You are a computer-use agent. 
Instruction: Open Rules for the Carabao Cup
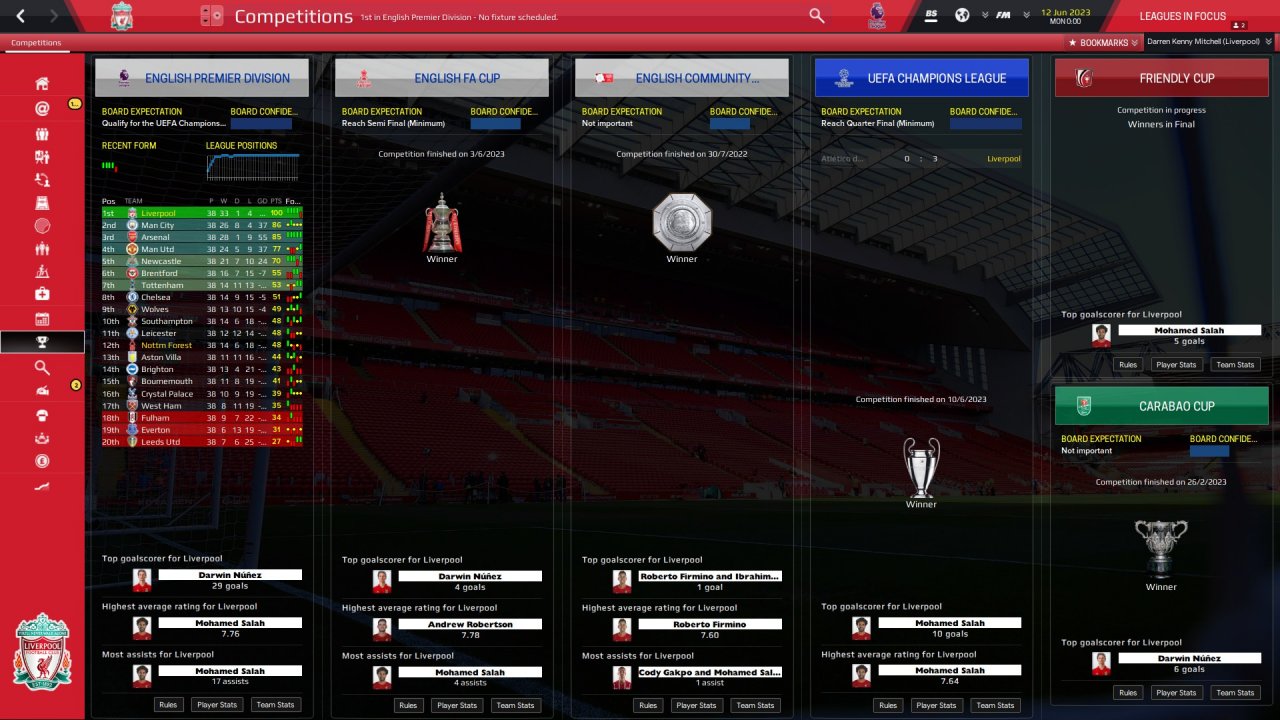click(1128, 692)
